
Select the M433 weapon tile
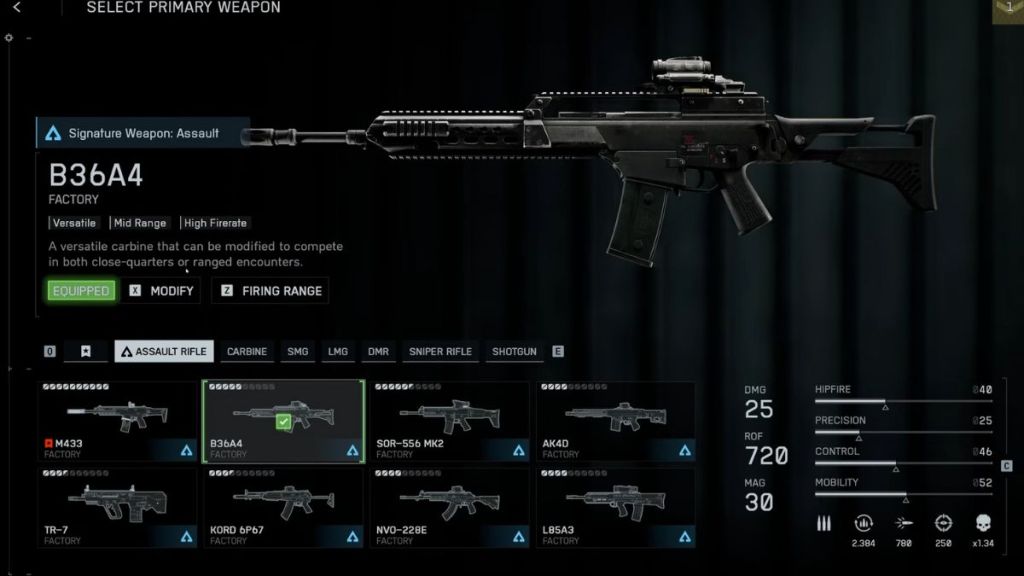tap(118, 421)
